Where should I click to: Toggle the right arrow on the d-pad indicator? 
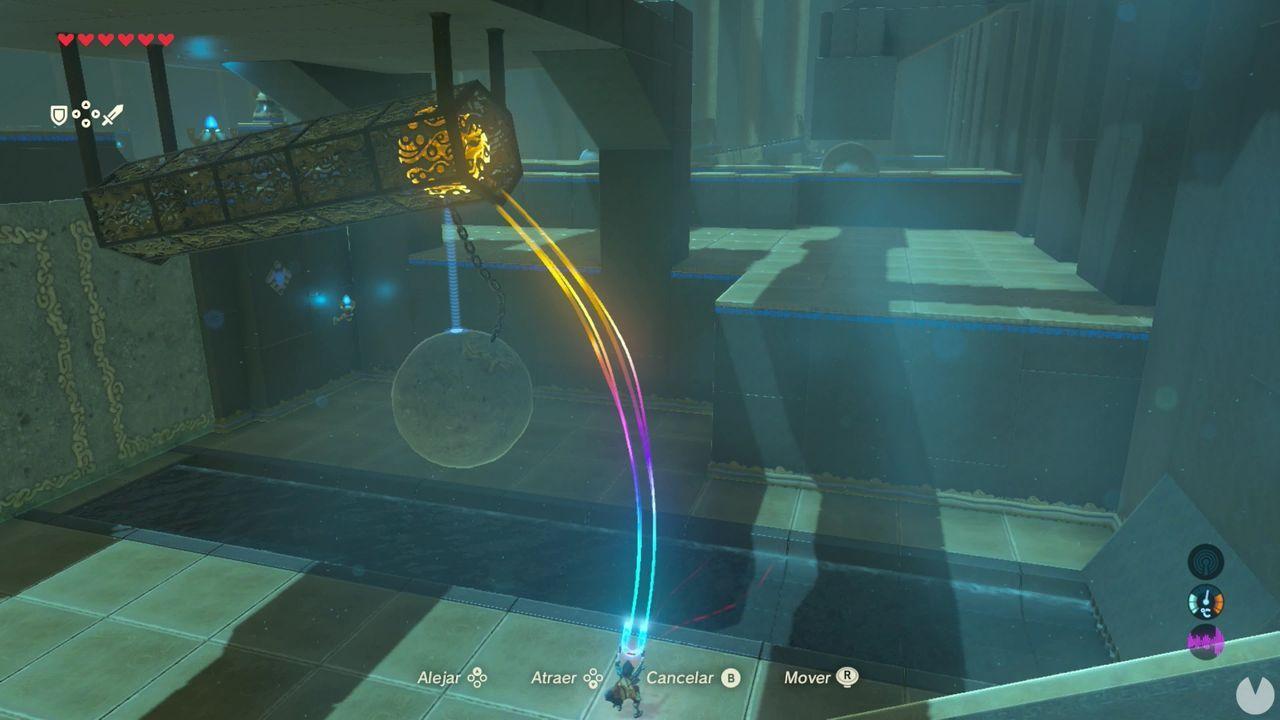click(96, 113)
